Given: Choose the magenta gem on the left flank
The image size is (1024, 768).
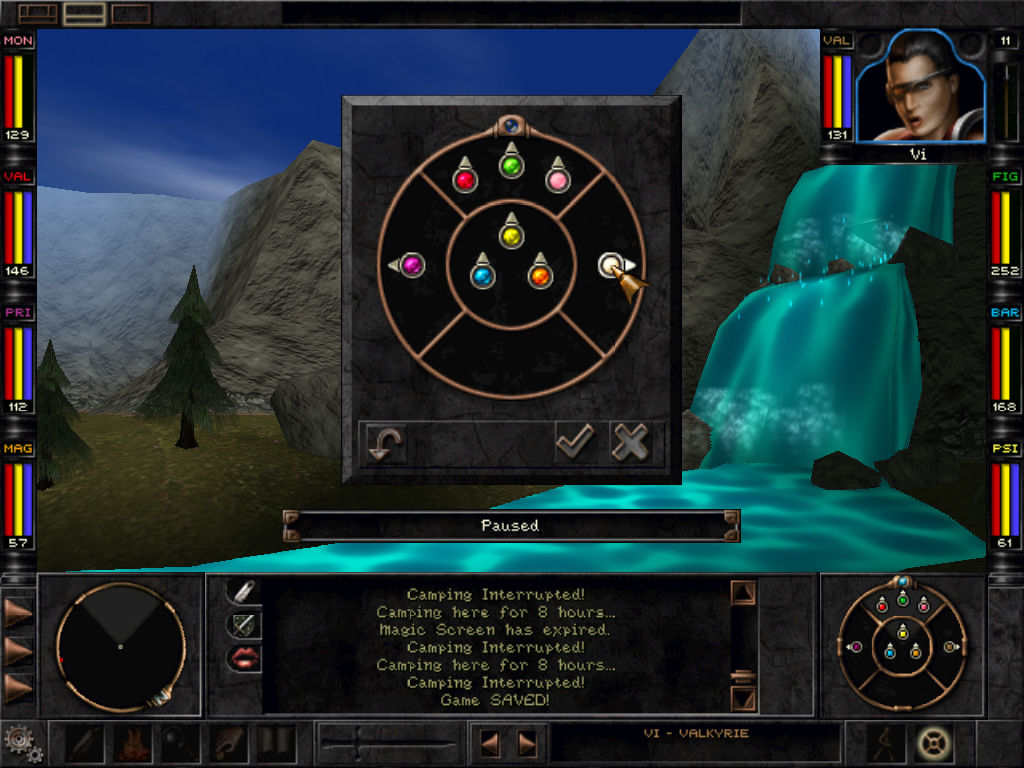Looking at the screenshot, I should click(x=411, y=265).
